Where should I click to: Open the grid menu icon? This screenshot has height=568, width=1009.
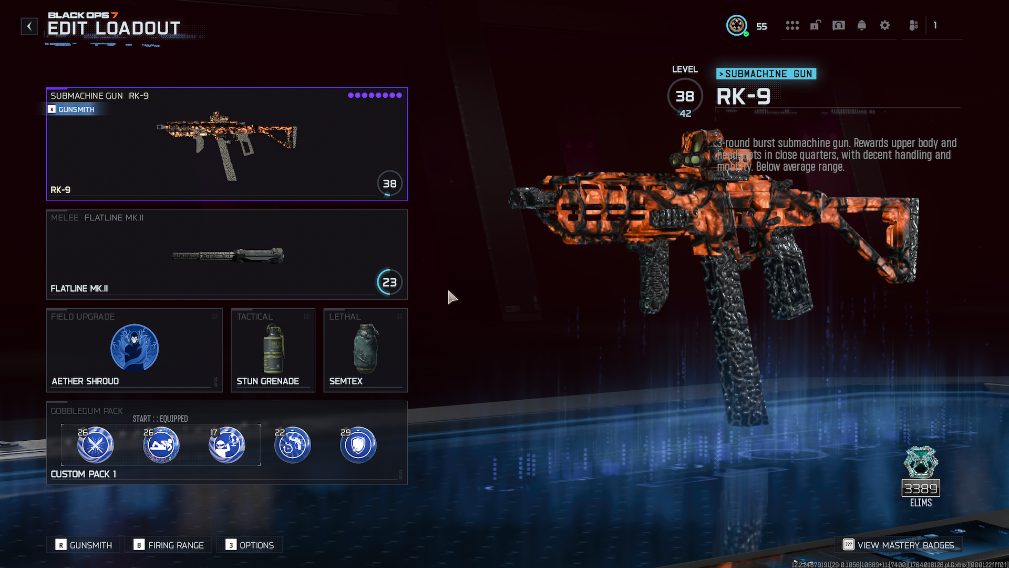click(x=793, y=26)
